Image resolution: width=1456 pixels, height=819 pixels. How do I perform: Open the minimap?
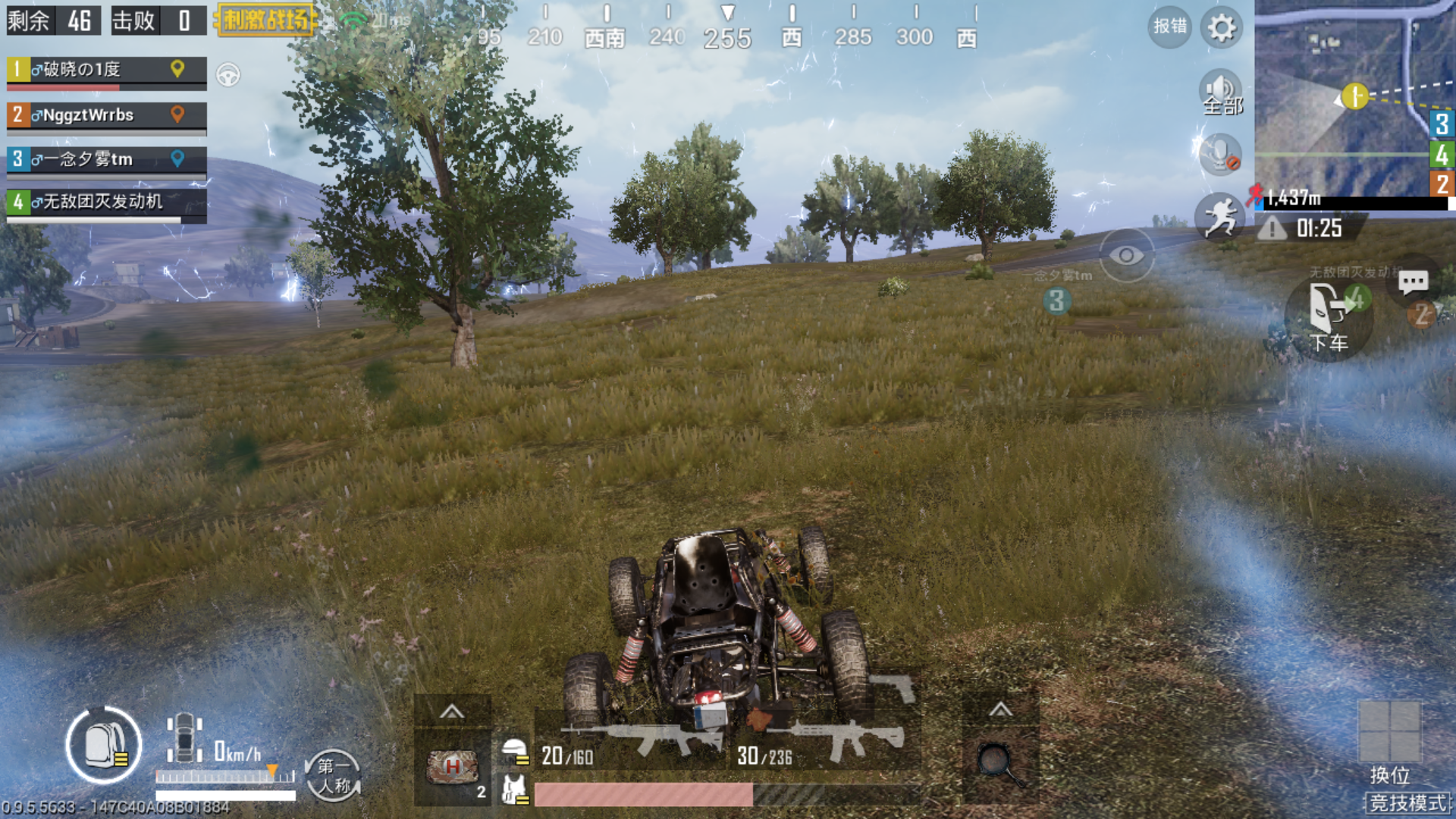click(x=1354, y=97)
